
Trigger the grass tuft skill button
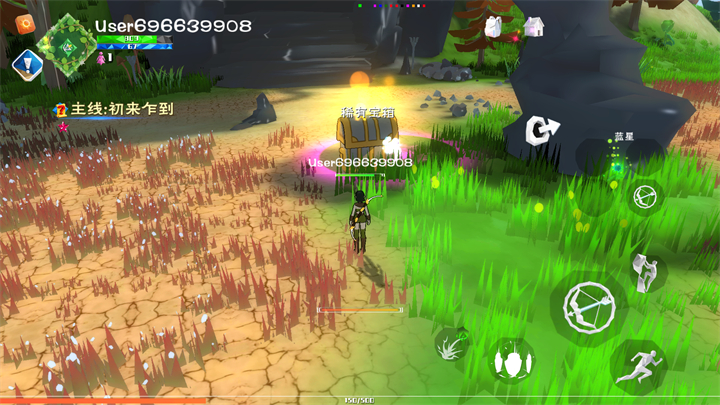[x=454, y=345]
